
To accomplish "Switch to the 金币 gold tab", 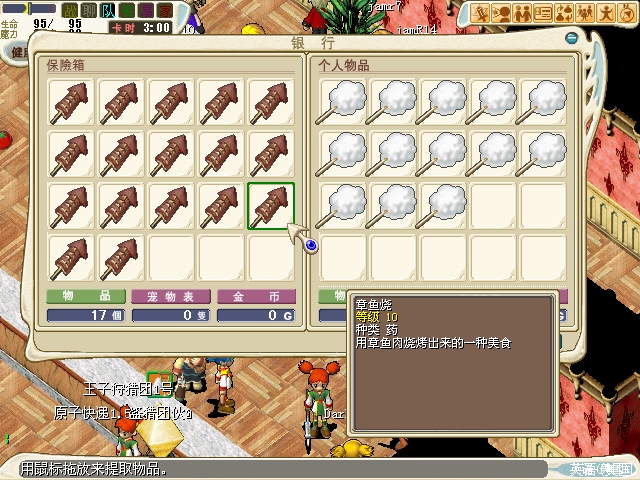I will [x=256, y=296].
